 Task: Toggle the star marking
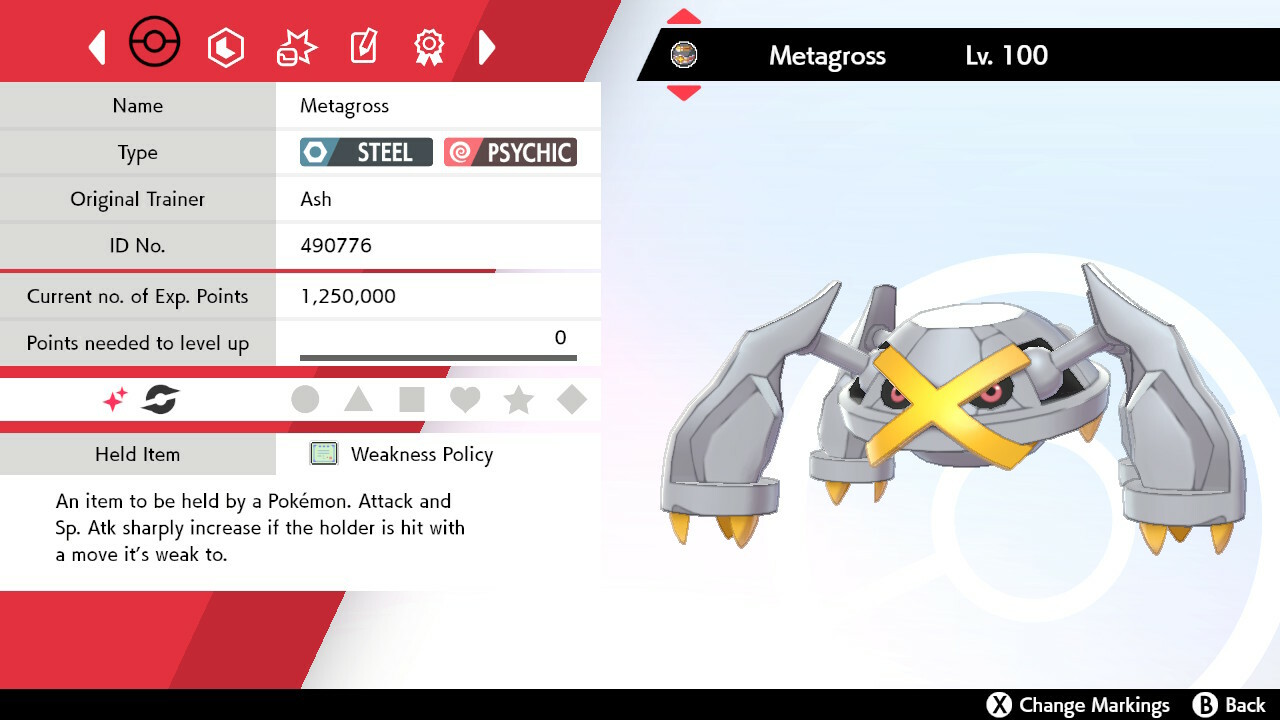tap(519, 399)
